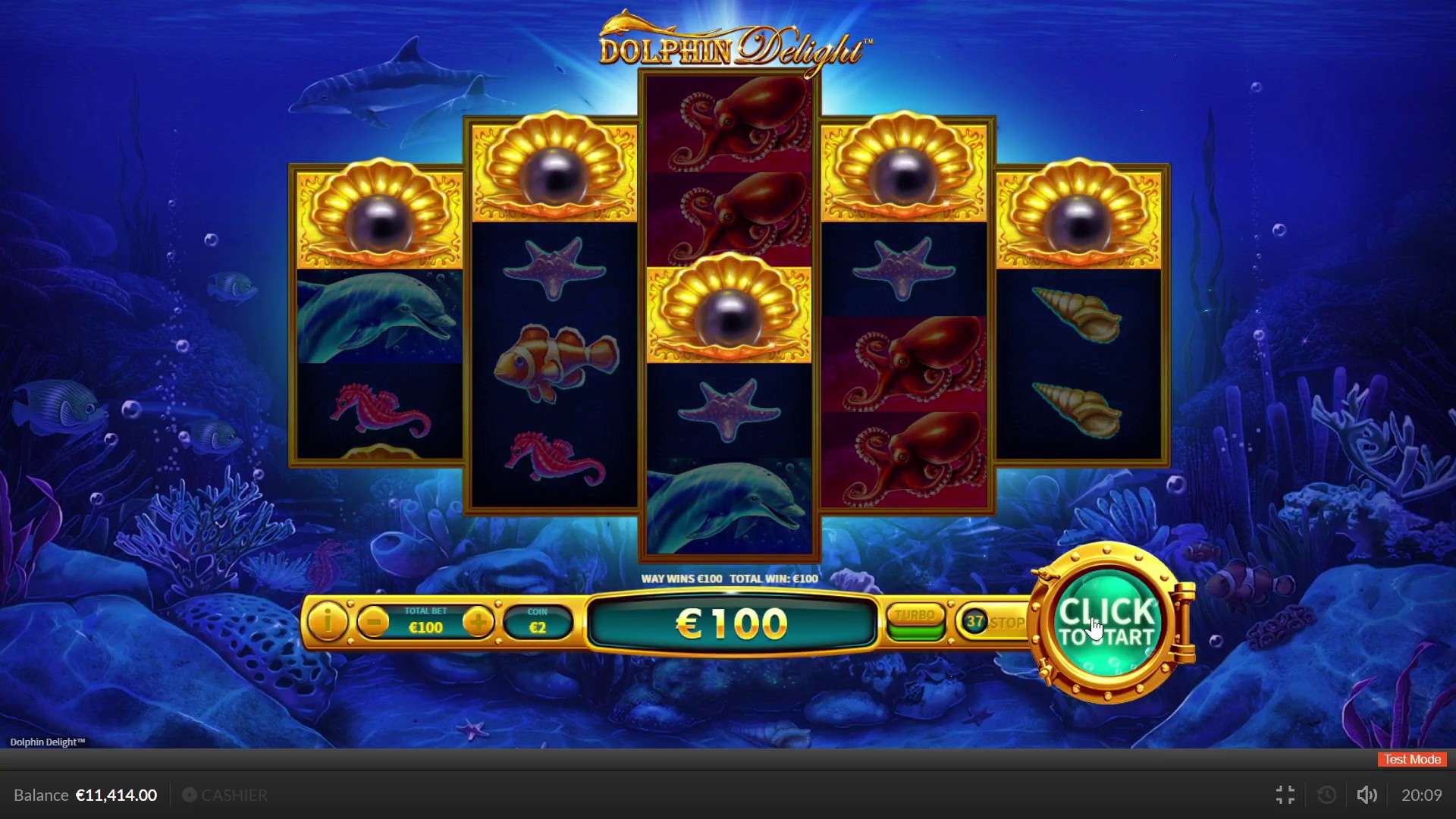Enable Turbo mode
The height and width of the screenshot is (819, 1456).
click(915, 620)
